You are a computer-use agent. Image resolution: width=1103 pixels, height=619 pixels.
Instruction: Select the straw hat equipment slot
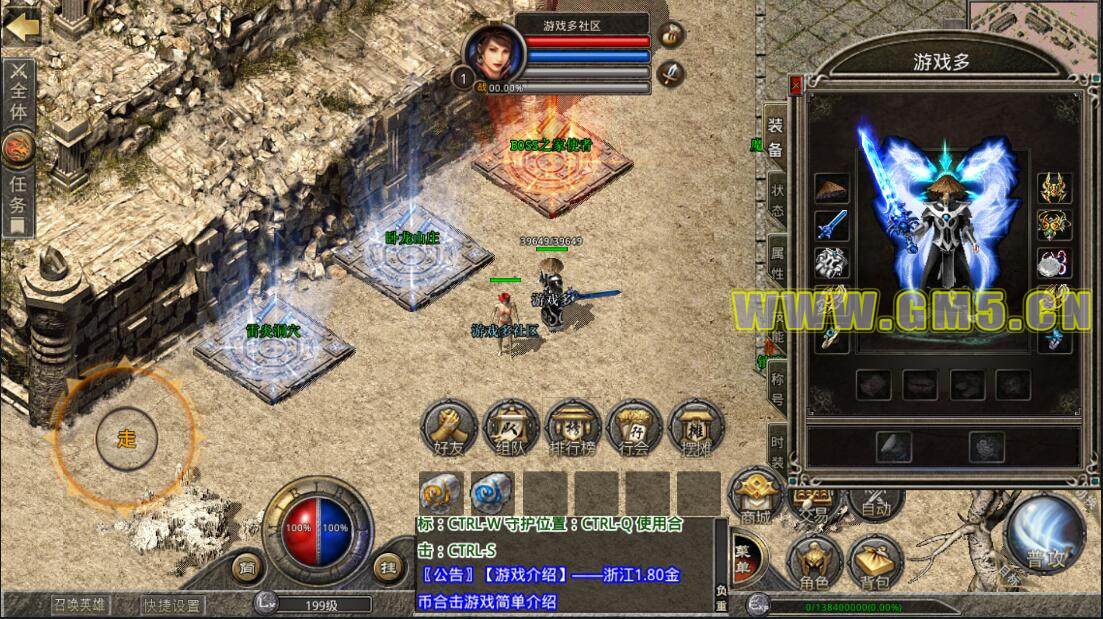[x=832, y=189]
